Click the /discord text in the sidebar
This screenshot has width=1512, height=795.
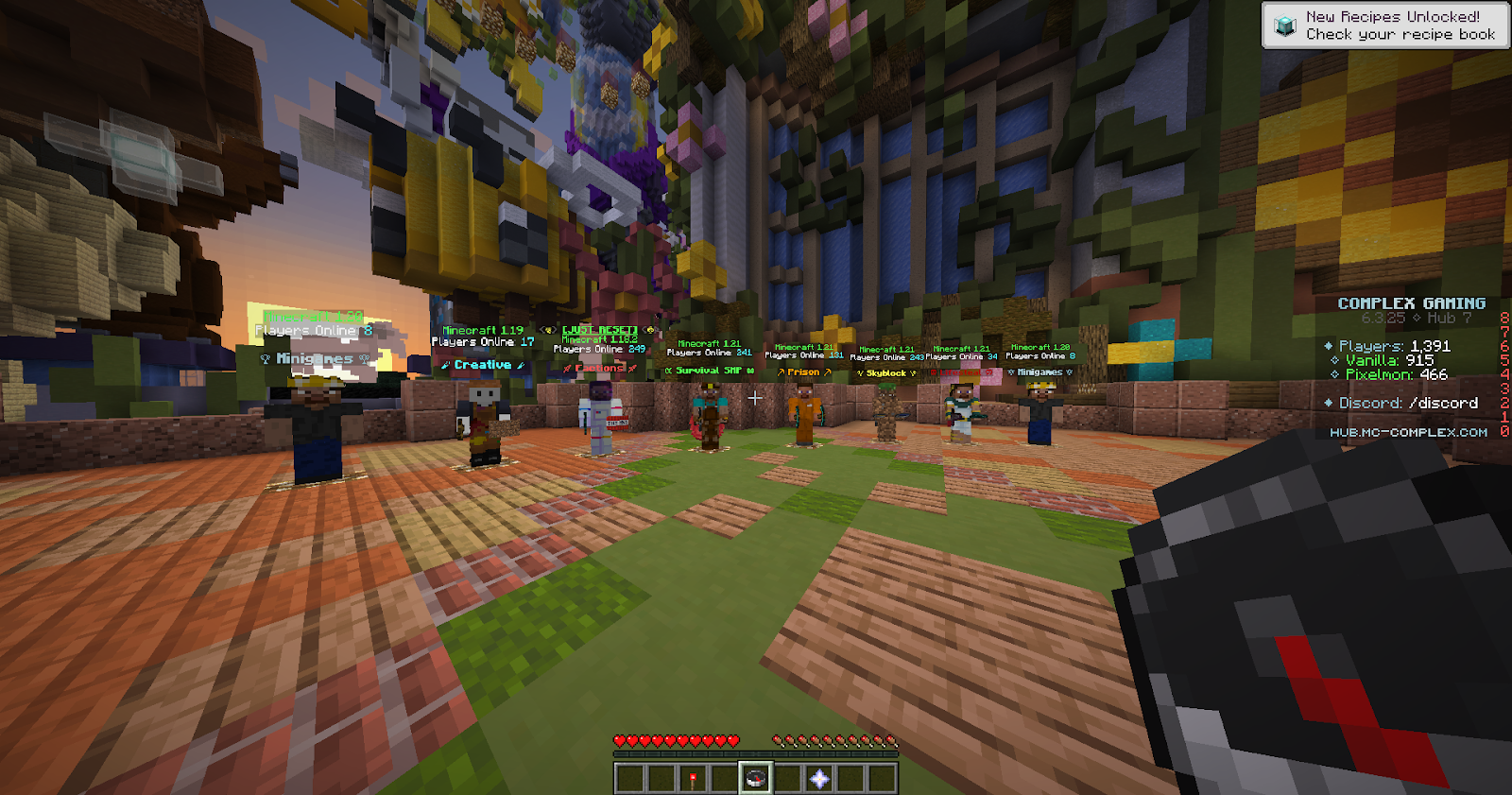point(1446,402)
